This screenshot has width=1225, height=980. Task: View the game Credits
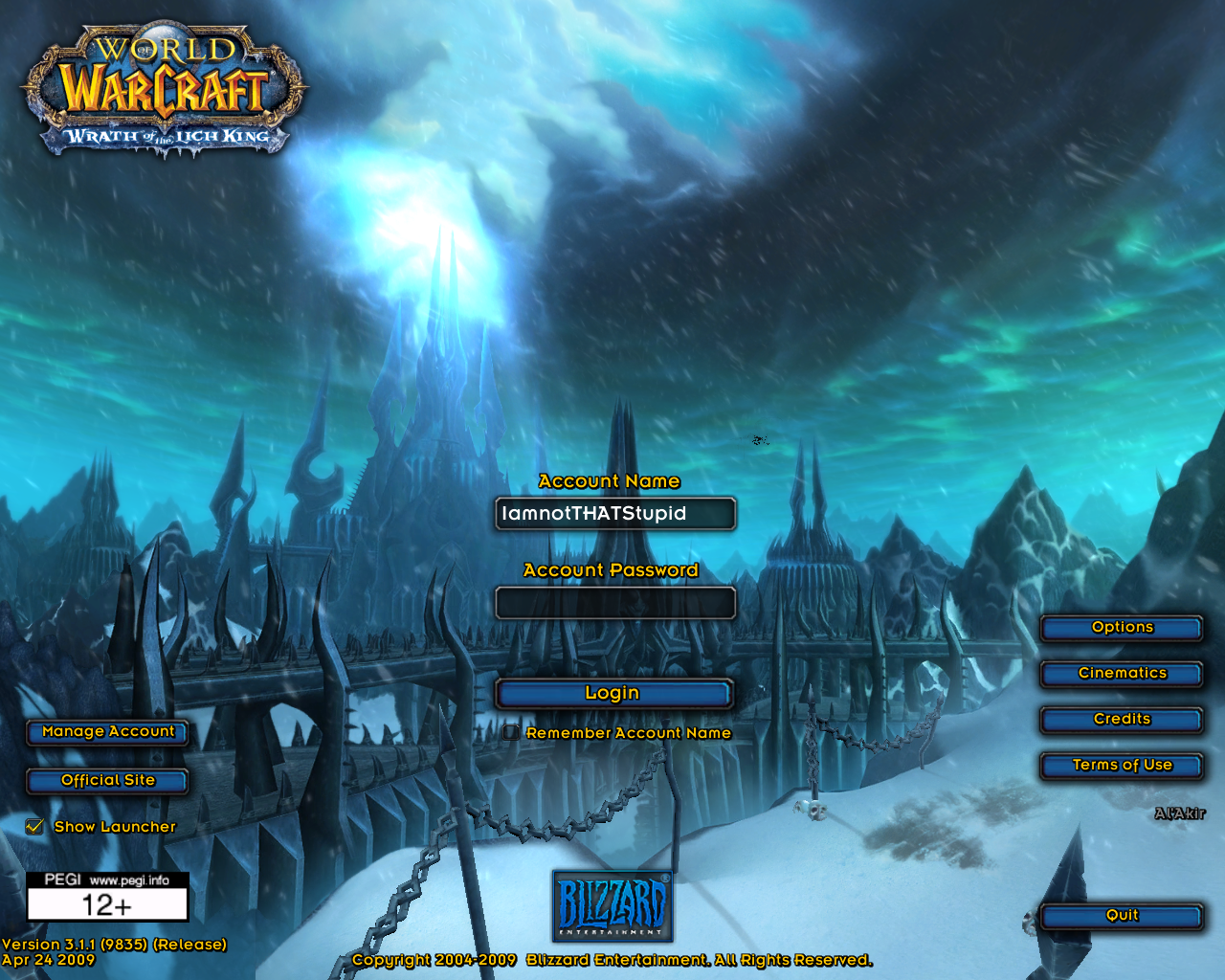coord(1121,720)
